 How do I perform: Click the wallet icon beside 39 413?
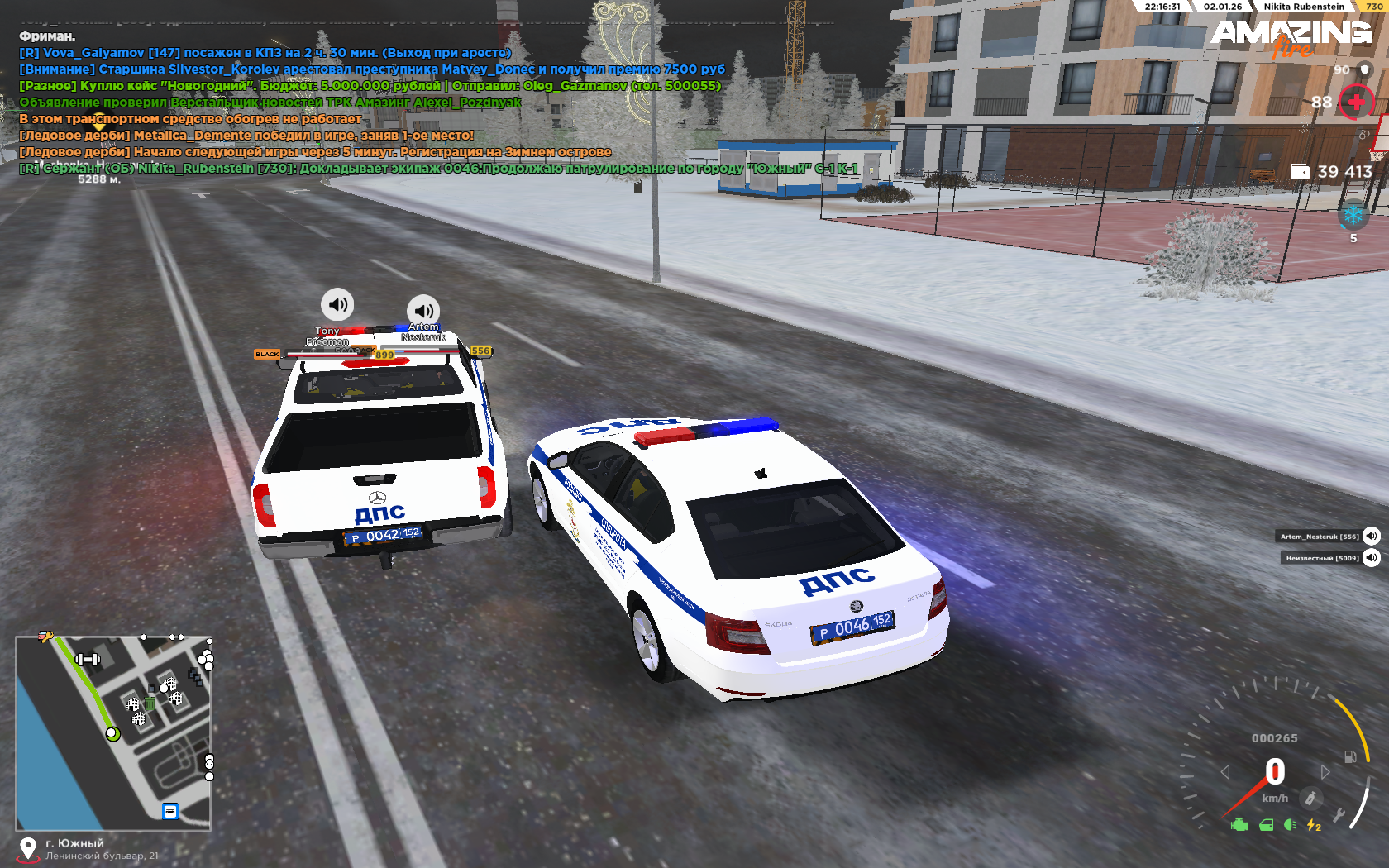point(1300,171)
